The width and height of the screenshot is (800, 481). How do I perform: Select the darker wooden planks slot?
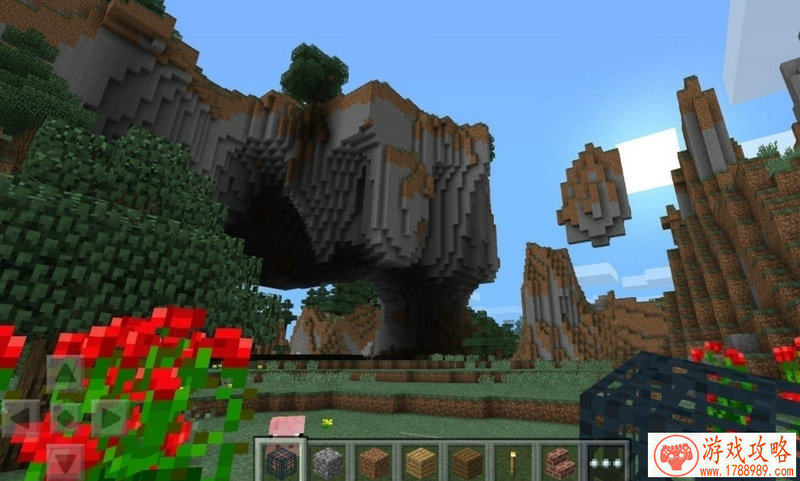[x=467, y=462]
